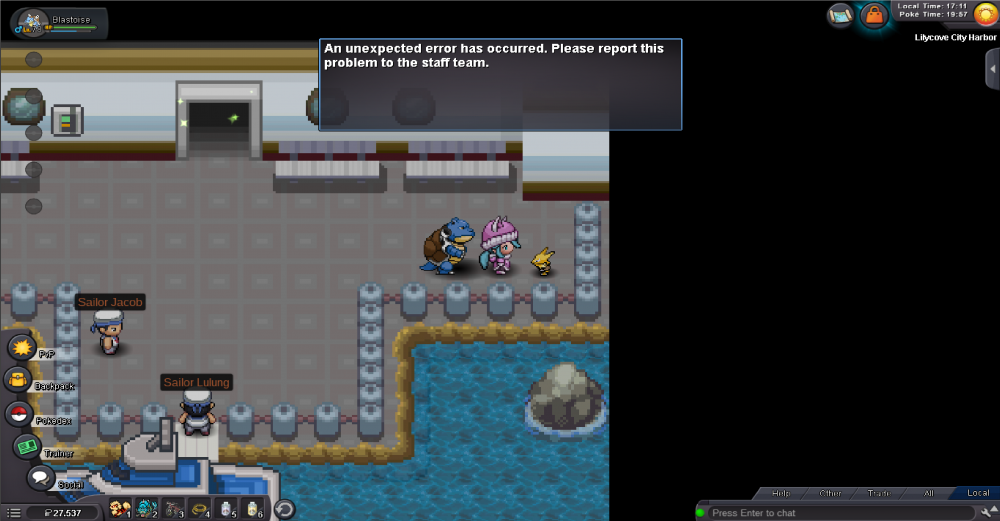Switch to the Help chat tab
Screen dimensions: 1000x521
click(781, 493)
